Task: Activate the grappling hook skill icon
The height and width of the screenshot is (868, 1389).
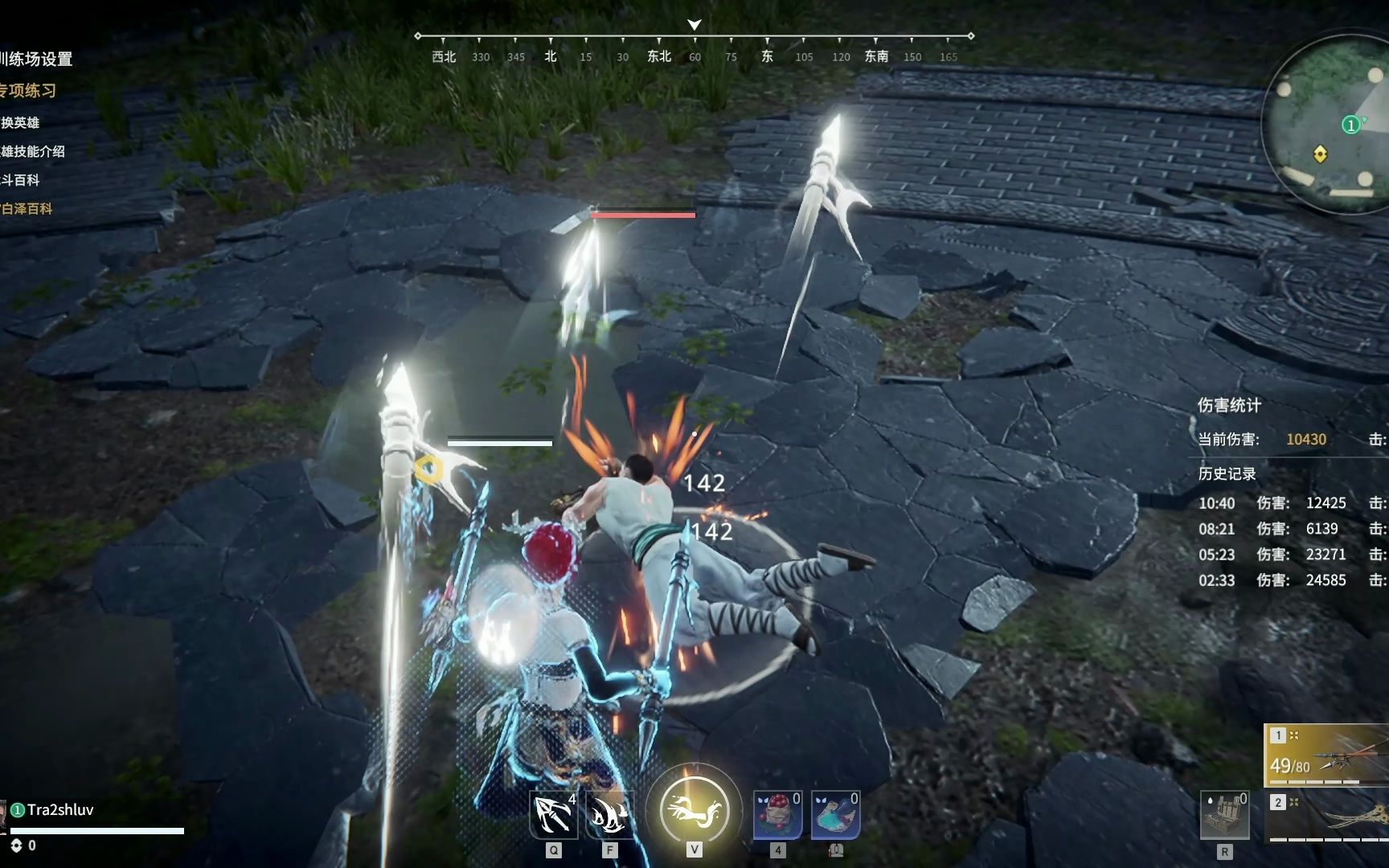Action: tap(553, 815)
